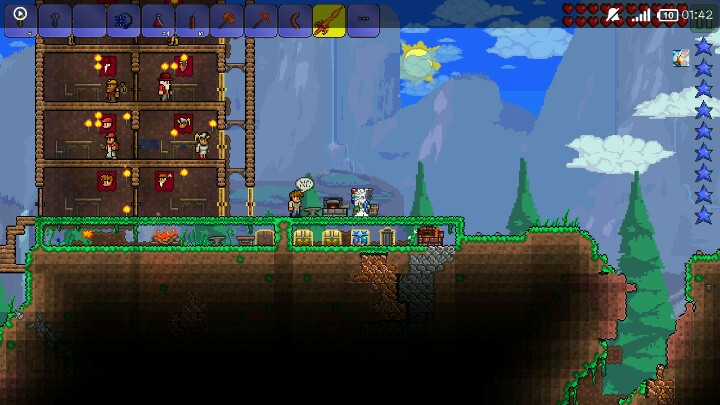This screenshot has height=405, width=720.
Task: Choose the red potion flask slot
Action: click(x=158, y=19)
